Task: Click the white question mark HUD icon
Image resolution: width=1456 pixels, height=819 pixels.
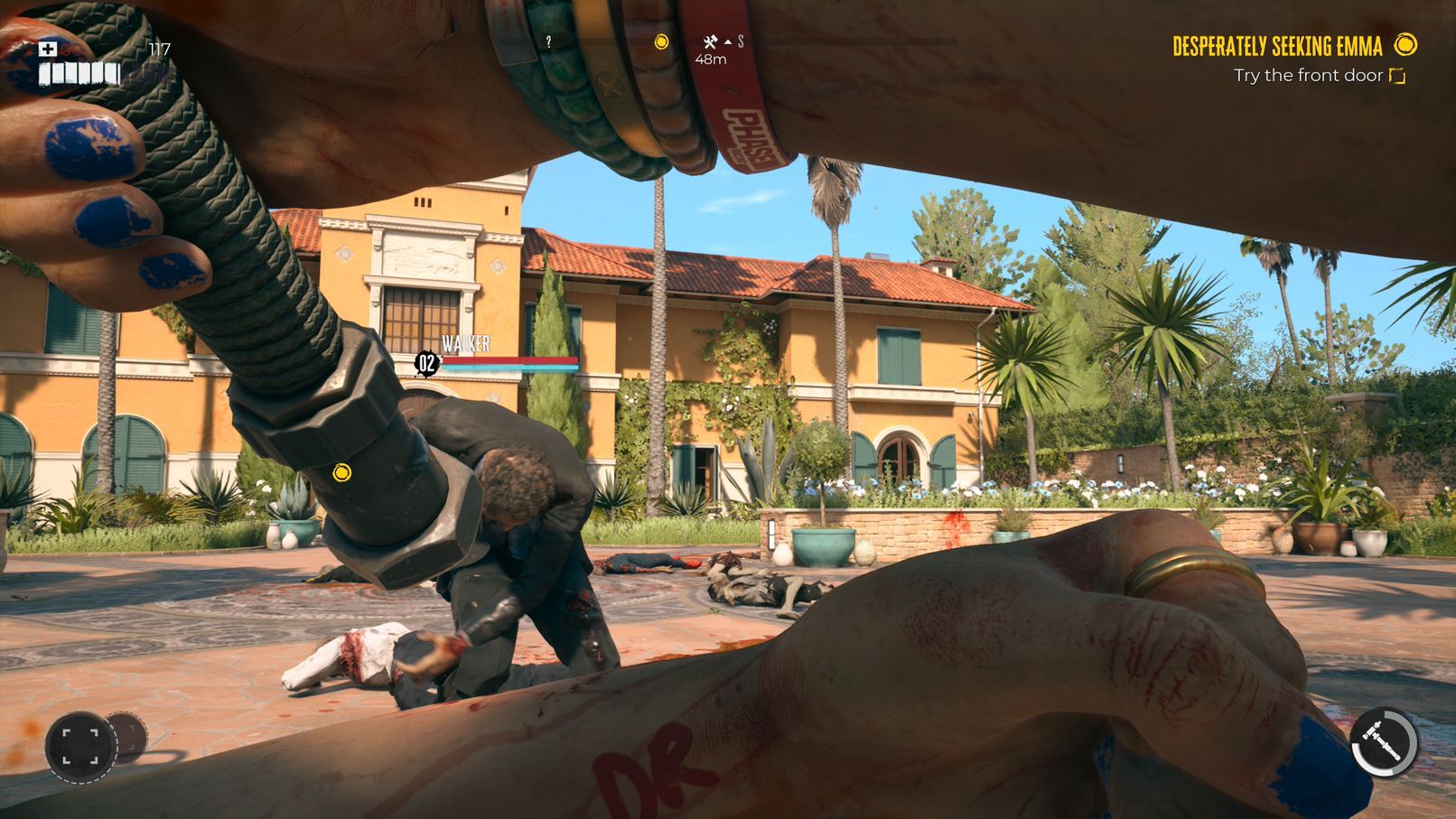Action: [x=547, y=40]
